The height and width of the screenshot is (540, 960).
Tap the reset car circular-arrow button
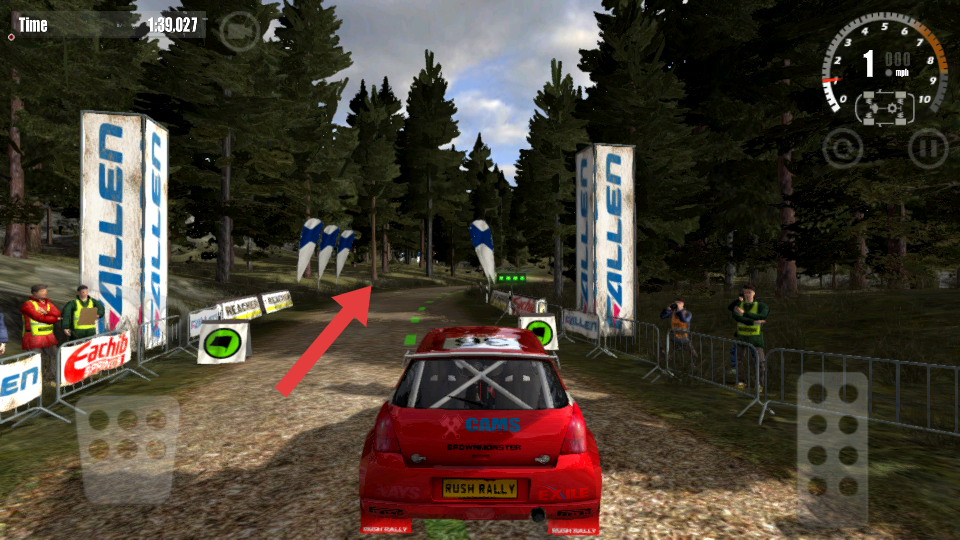(843, 148)
